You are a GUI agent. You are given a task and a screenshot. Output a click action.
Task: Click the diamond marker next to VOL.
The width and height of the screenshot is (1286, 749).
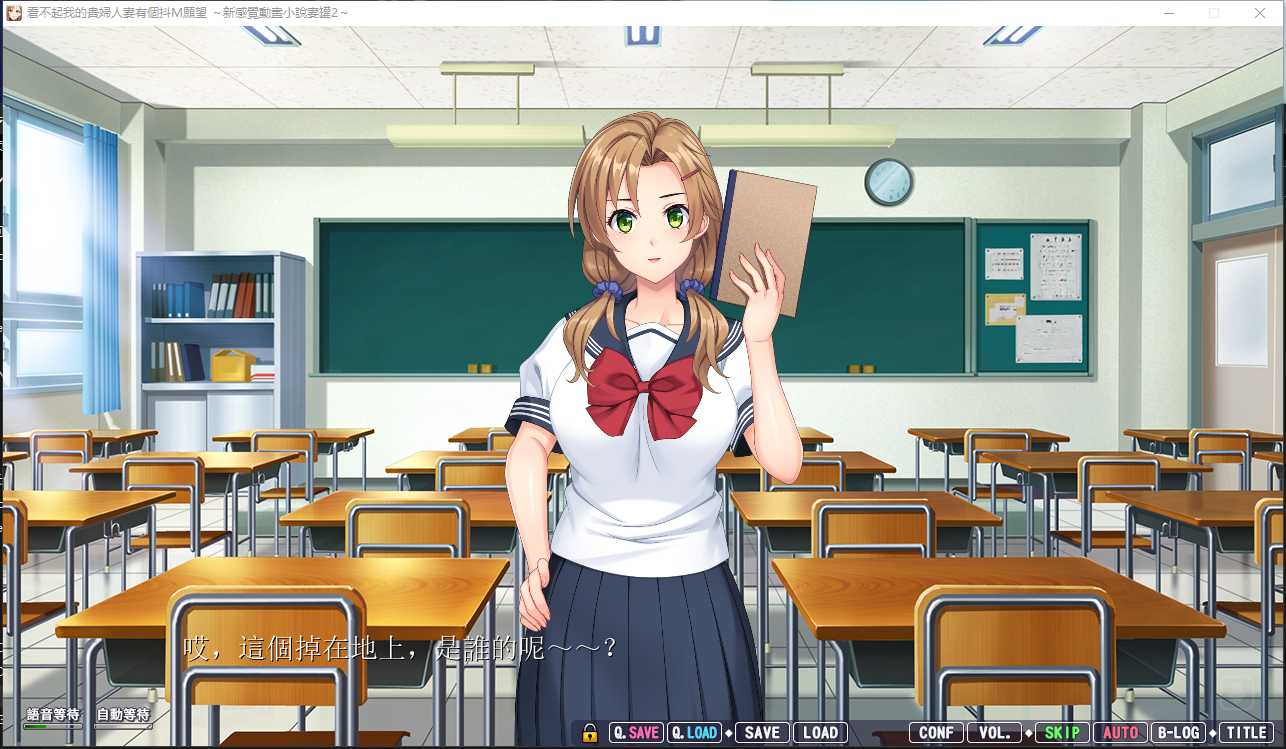[1026, 732]
